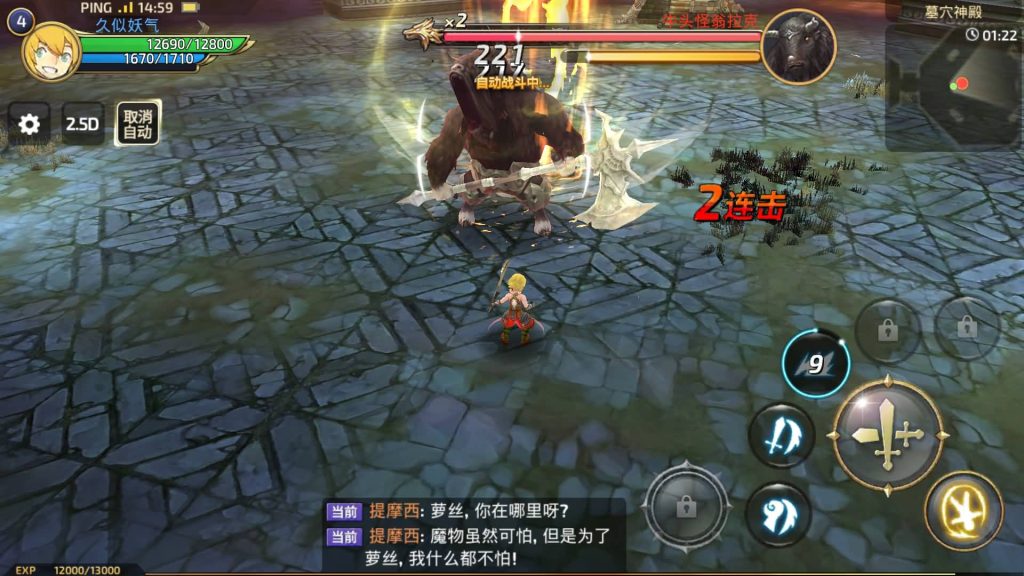The width and height of the screenshot is (1024, 576).
Task: Tap the minotaur boss portrait
Action: 797,46
